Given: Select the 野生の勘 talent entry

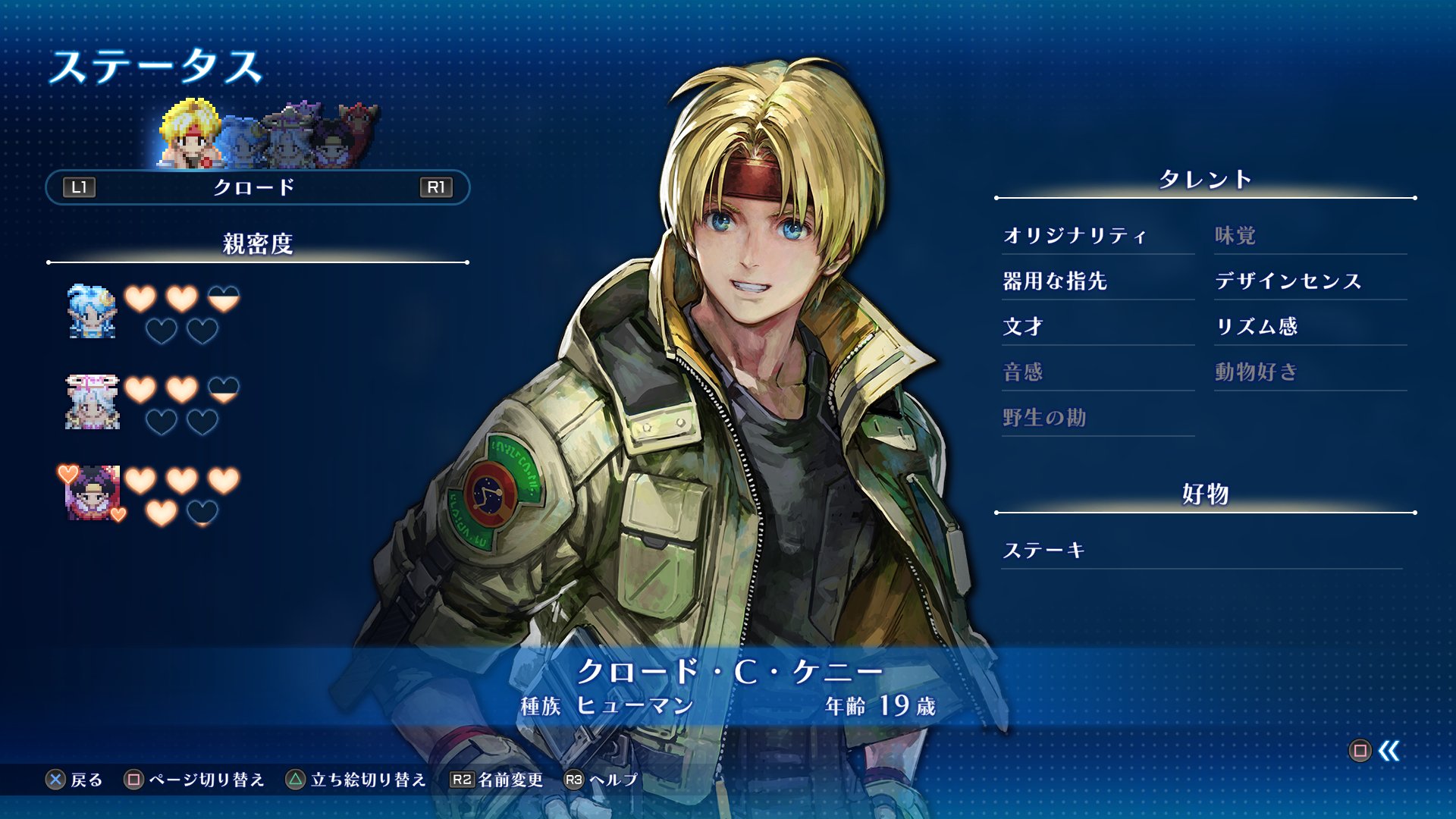Looking at the screenshot, I should (x=1044, y=418).
